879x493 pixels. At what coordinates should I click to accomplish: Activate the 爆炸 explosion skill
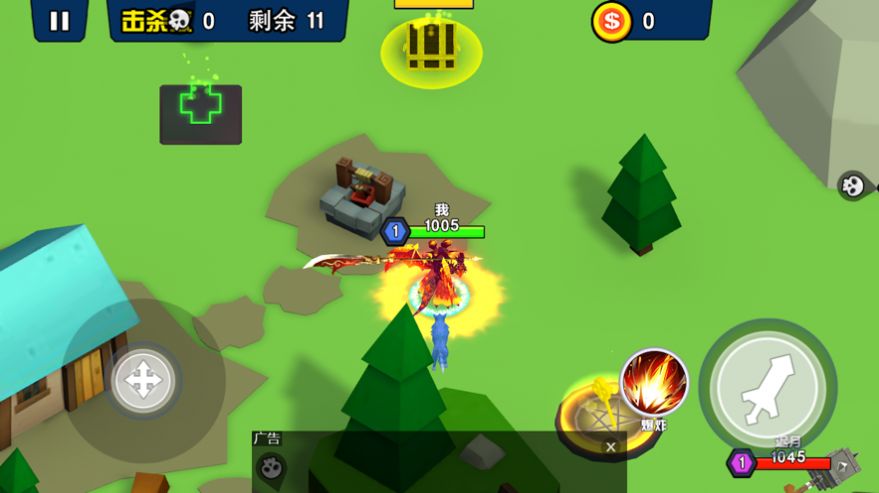pyautogui.click(x=655, y=383)
